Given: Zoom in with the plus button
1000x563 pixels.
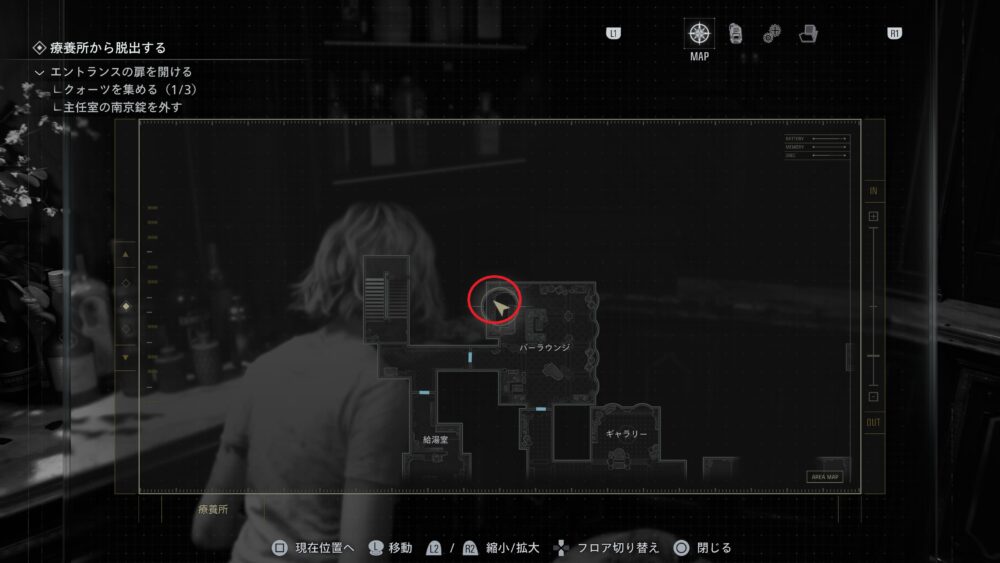Looking at the screenshot, I should [873, 216].
